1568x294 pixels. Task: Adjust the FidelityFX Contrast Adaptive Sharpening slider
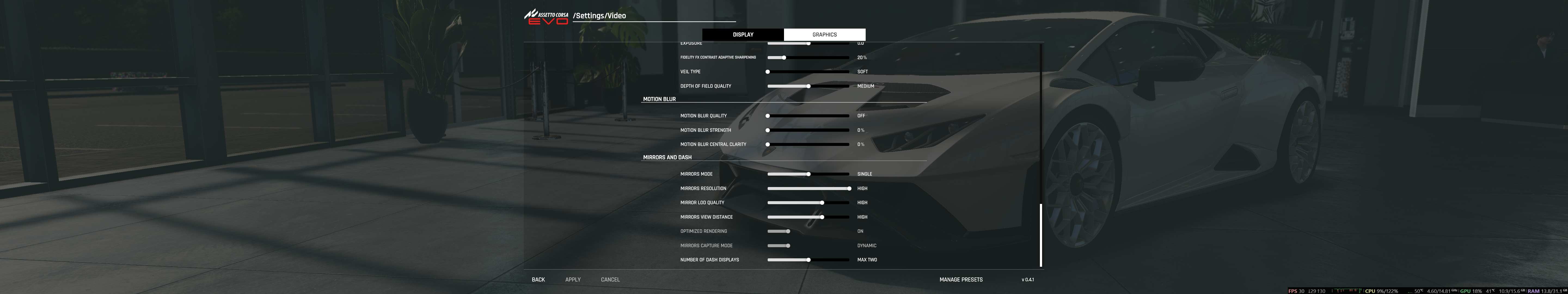(x=784, y=58)
